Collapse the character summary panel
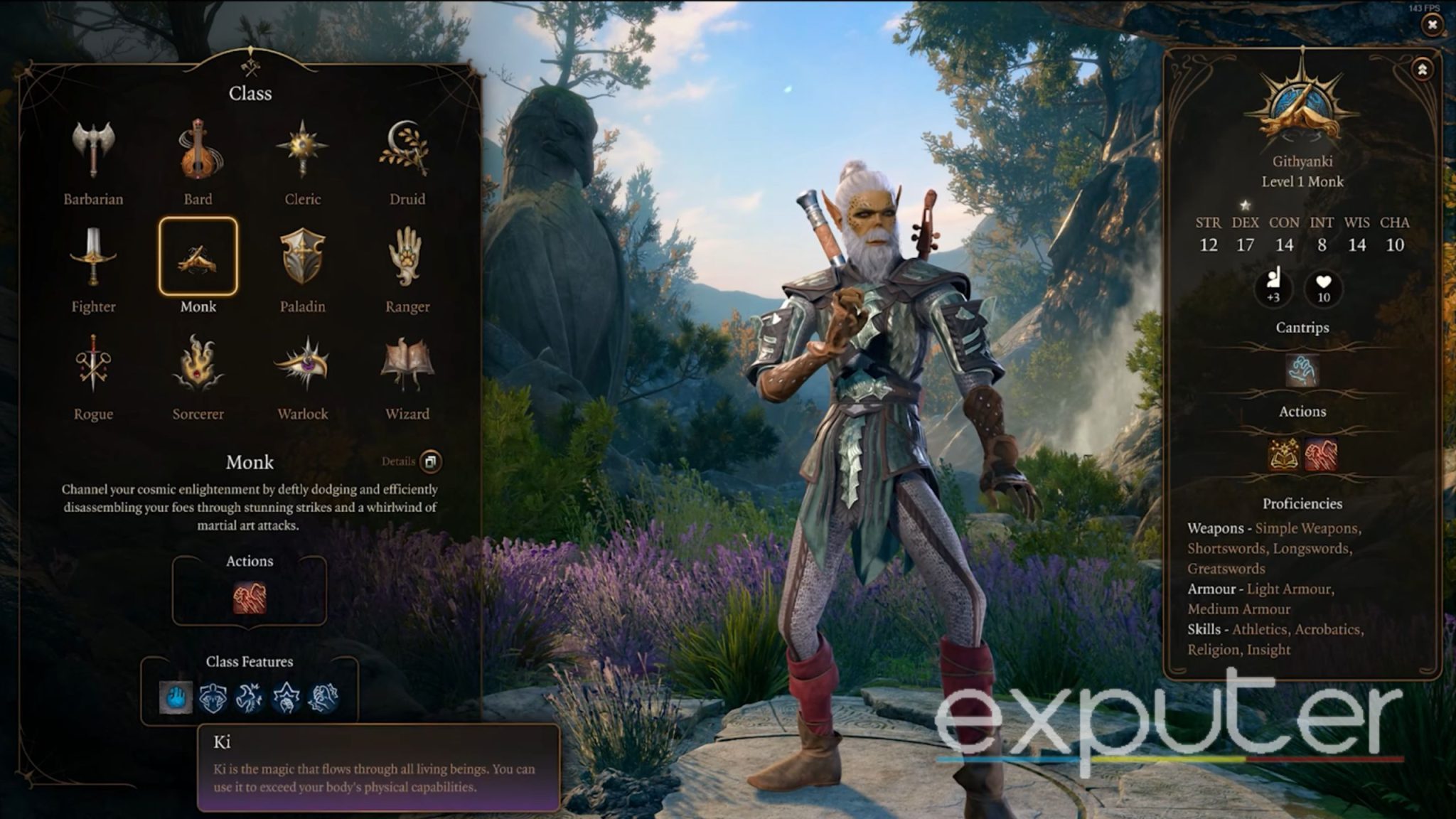The image size is (1456, 819). click(x=1422, y=70)
